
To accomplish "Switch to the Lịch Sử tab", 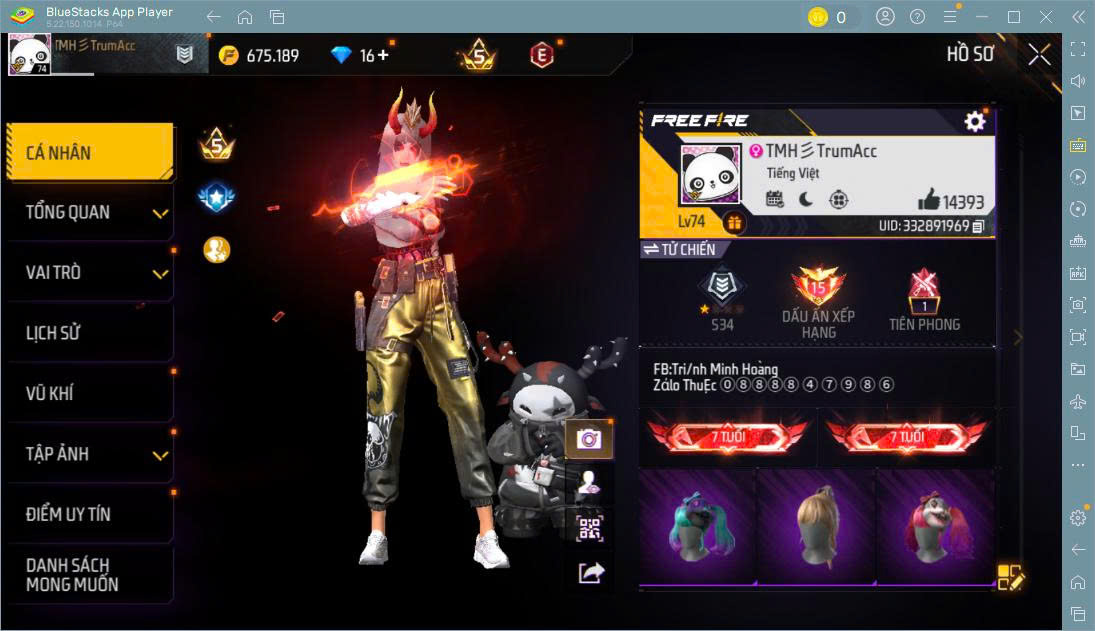I will [89, 333].
